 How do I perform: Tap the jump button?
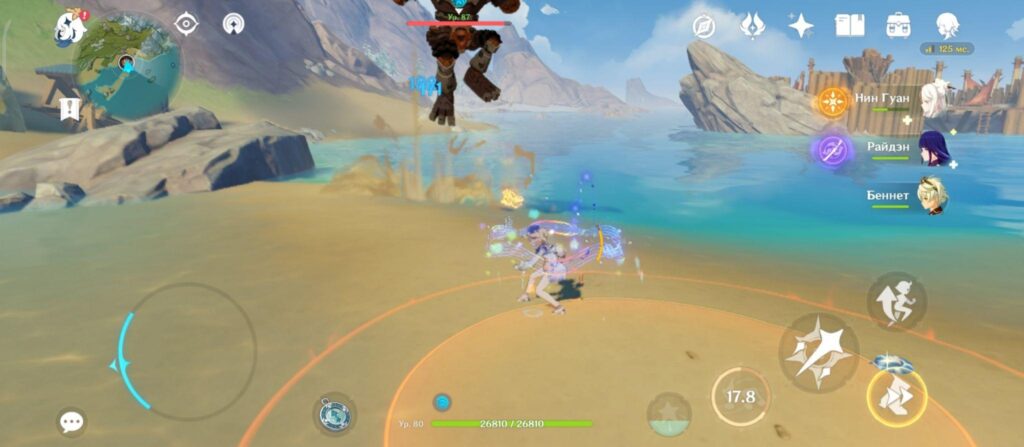(895, 301)
